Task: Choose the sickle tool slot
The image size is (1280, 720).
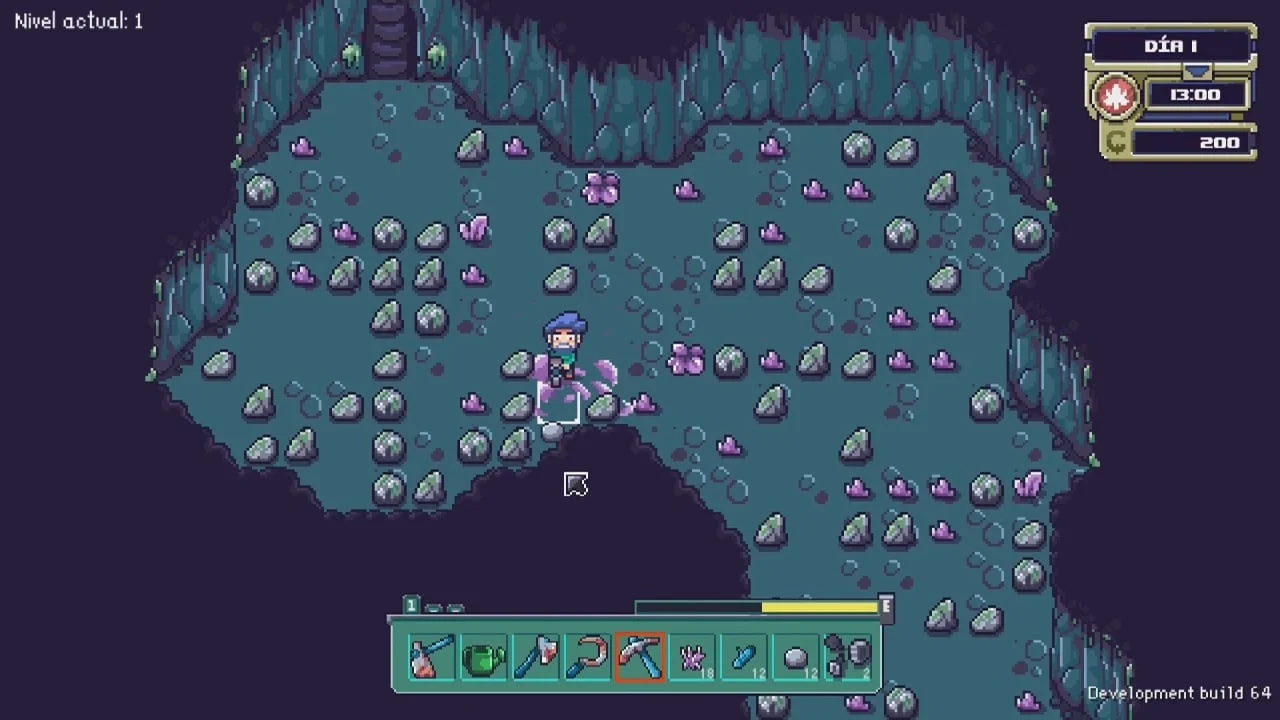Action: pyautogui.click(x=588, y=657)
